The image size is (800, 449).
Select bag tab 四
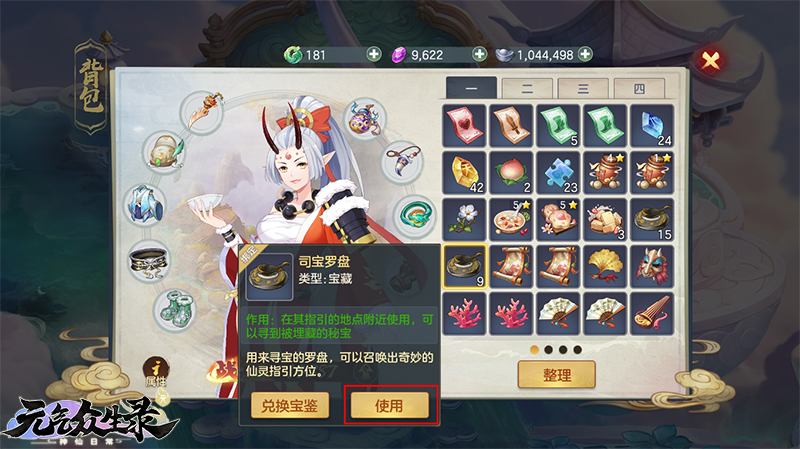point(639,88)
